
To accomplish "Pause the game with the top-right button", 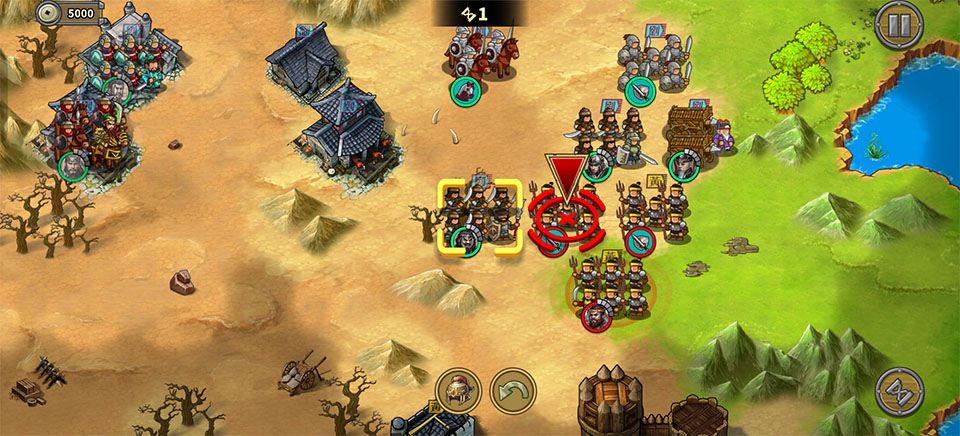I will (898, 25).
